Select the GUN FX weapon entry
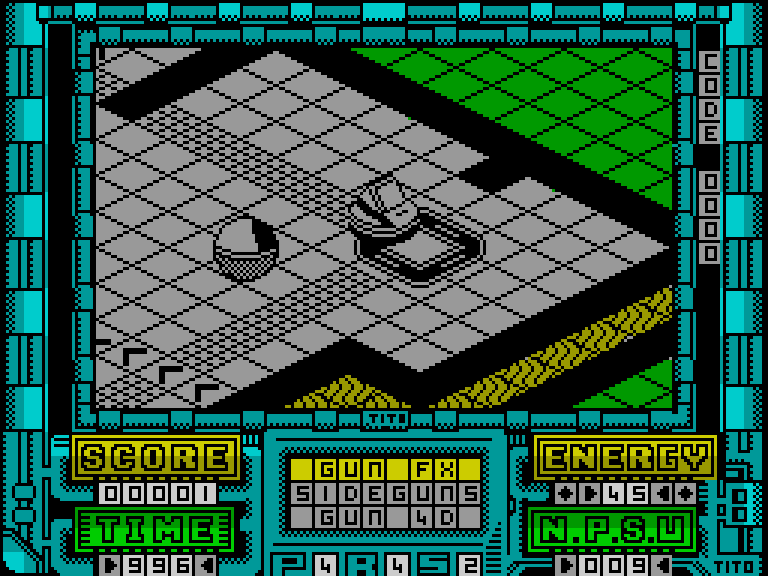The width and height of the screenshot is (768, 576). click(x=385, y=469)
